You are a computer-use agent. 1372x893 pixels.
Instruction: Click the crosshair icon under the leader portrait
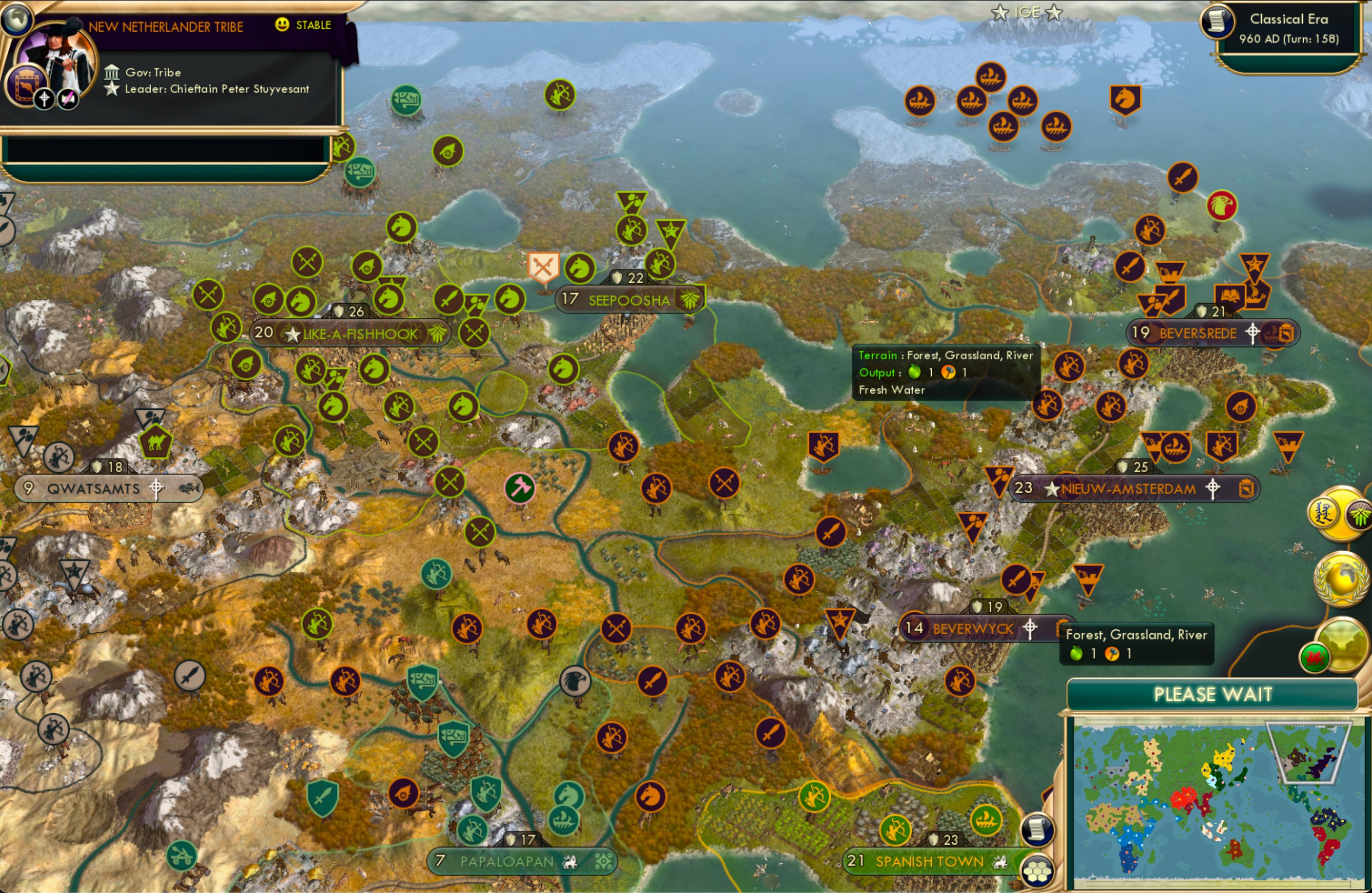[43, 98]
